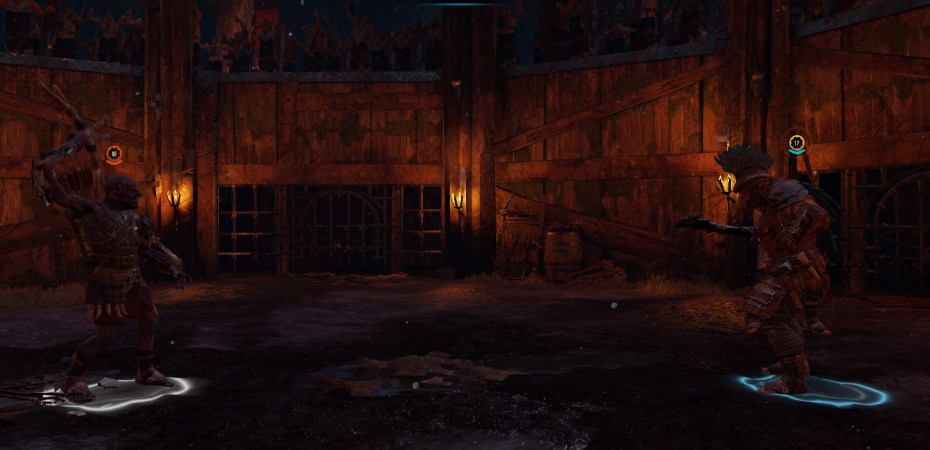Select the level 17 badge with blue arc

tap(796, 143)
